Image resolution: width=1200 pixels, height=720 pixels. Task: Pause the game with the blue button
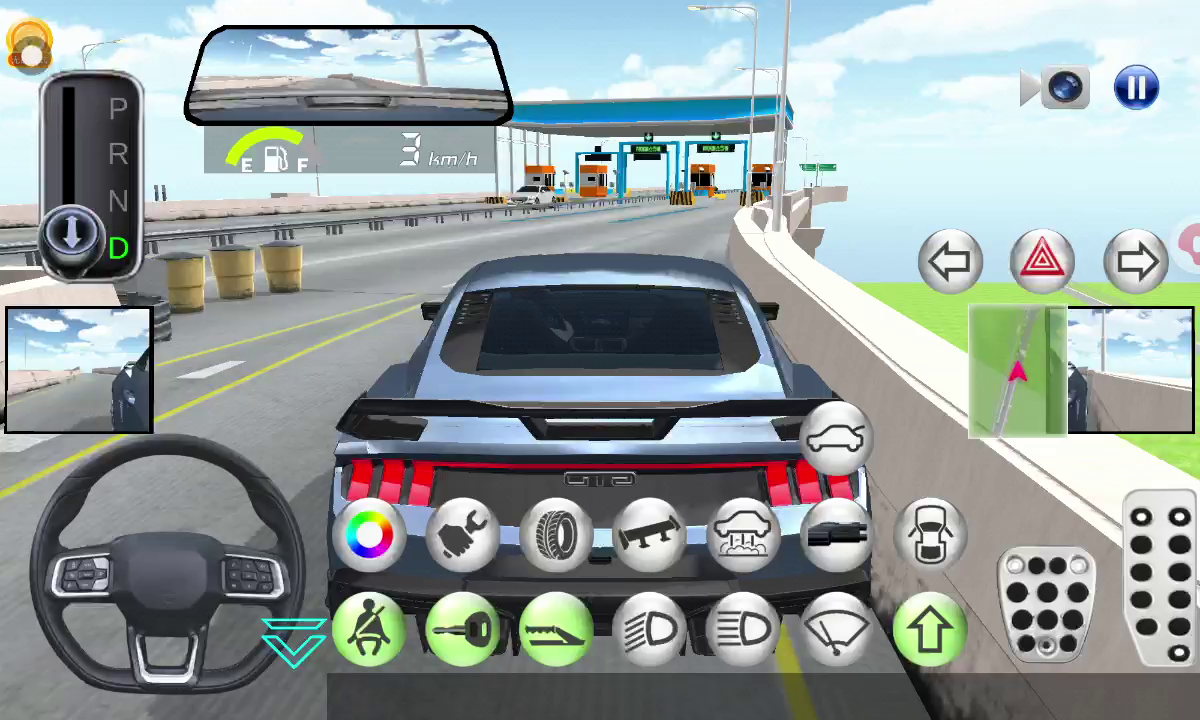coord(1136,88)
